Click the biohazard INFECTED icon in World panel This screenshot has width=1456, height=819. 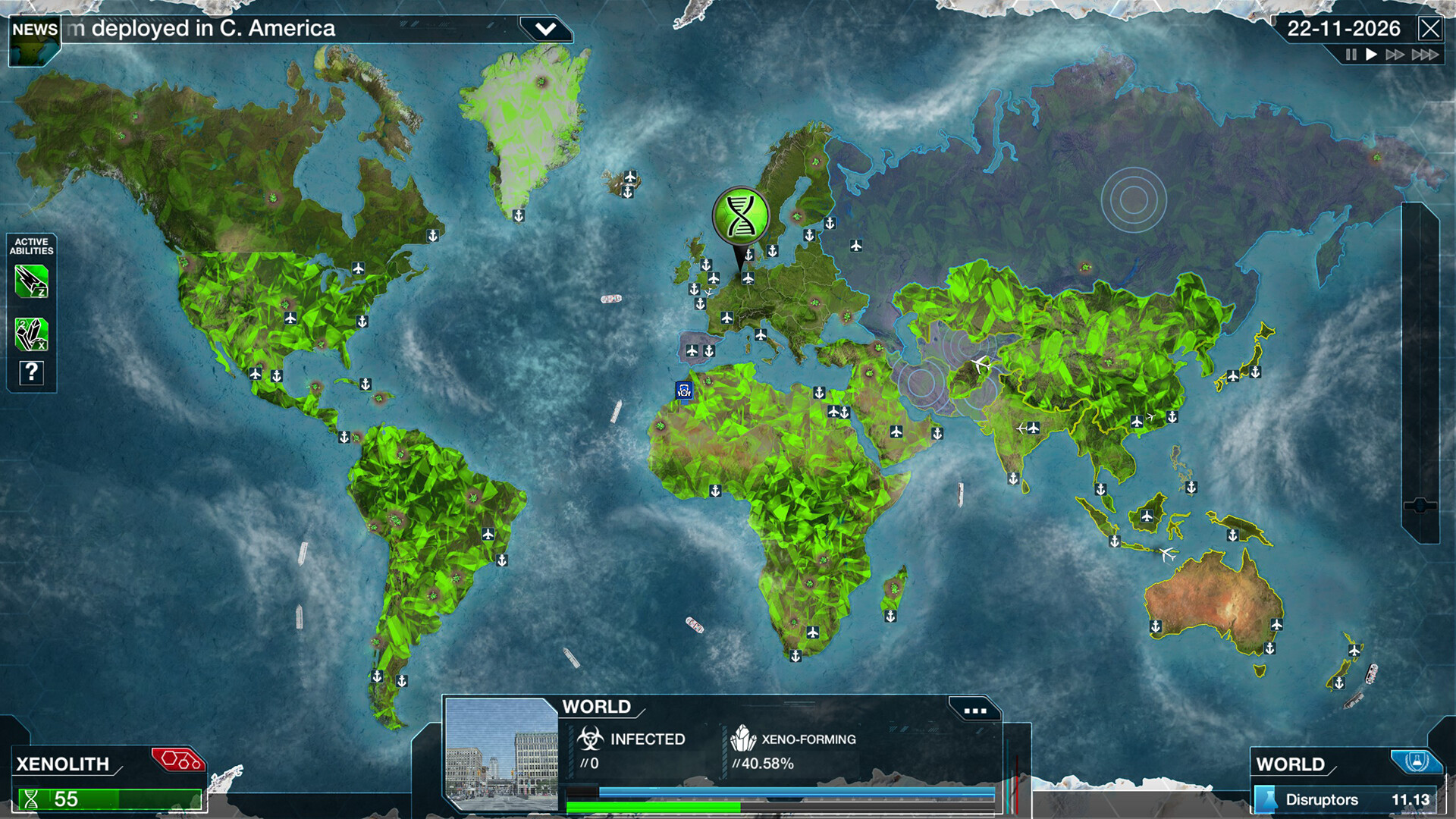point(590,738)
